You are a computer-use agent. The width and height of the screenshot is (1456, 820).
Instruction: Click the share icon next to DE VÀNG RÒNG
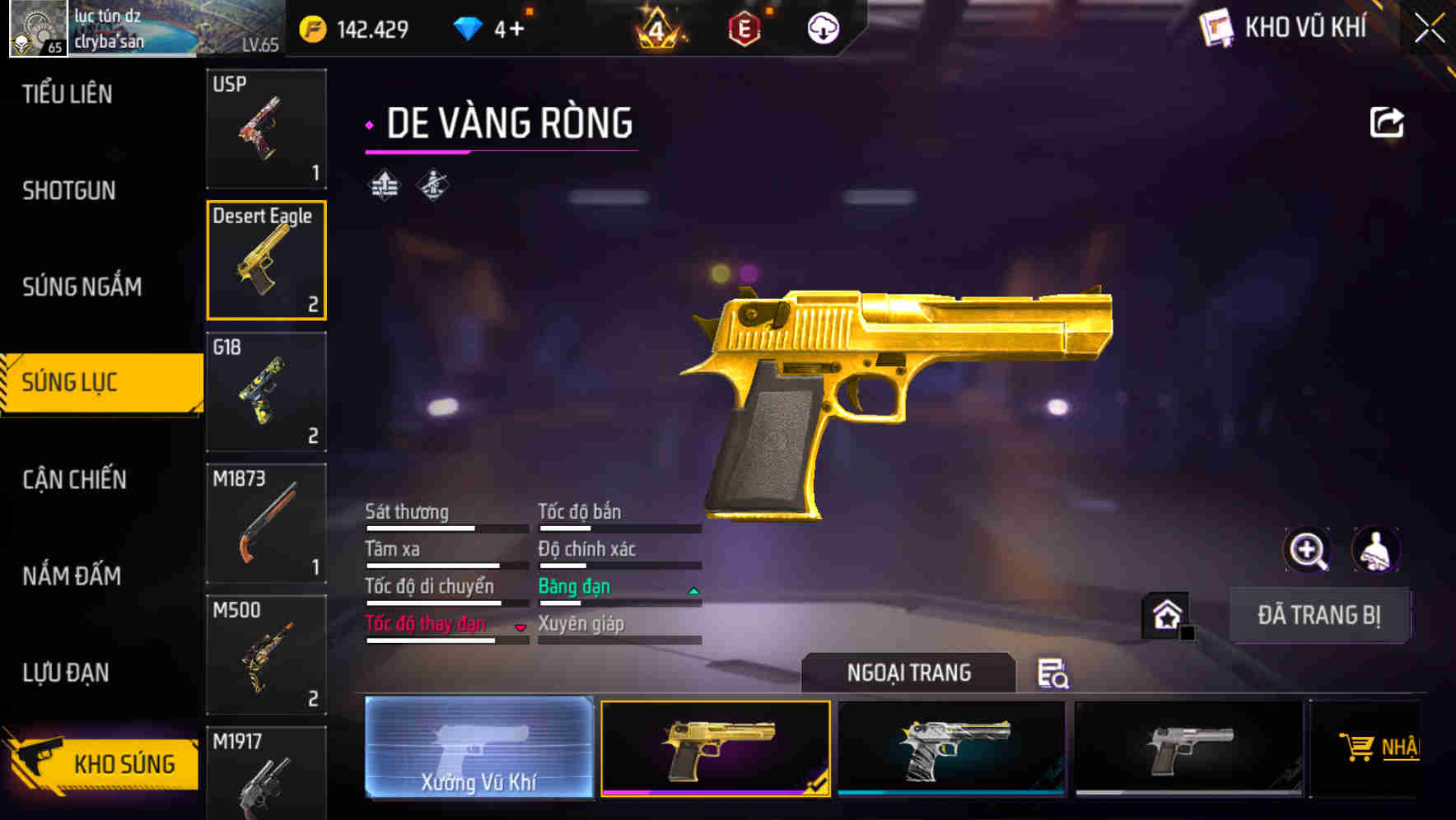point(1385,122)
